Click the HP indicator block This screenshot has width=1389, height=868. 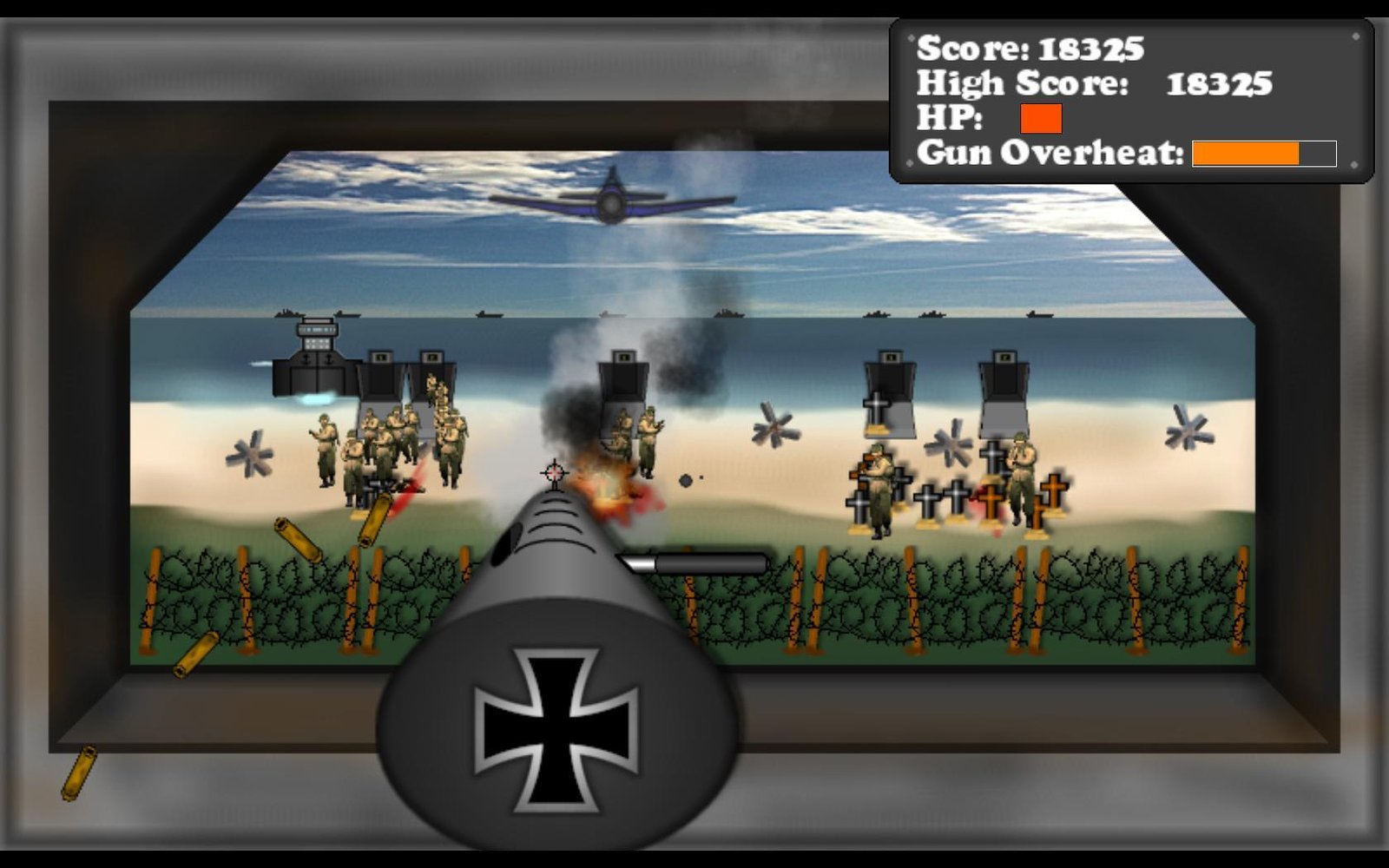click(x=1041, y=117)
